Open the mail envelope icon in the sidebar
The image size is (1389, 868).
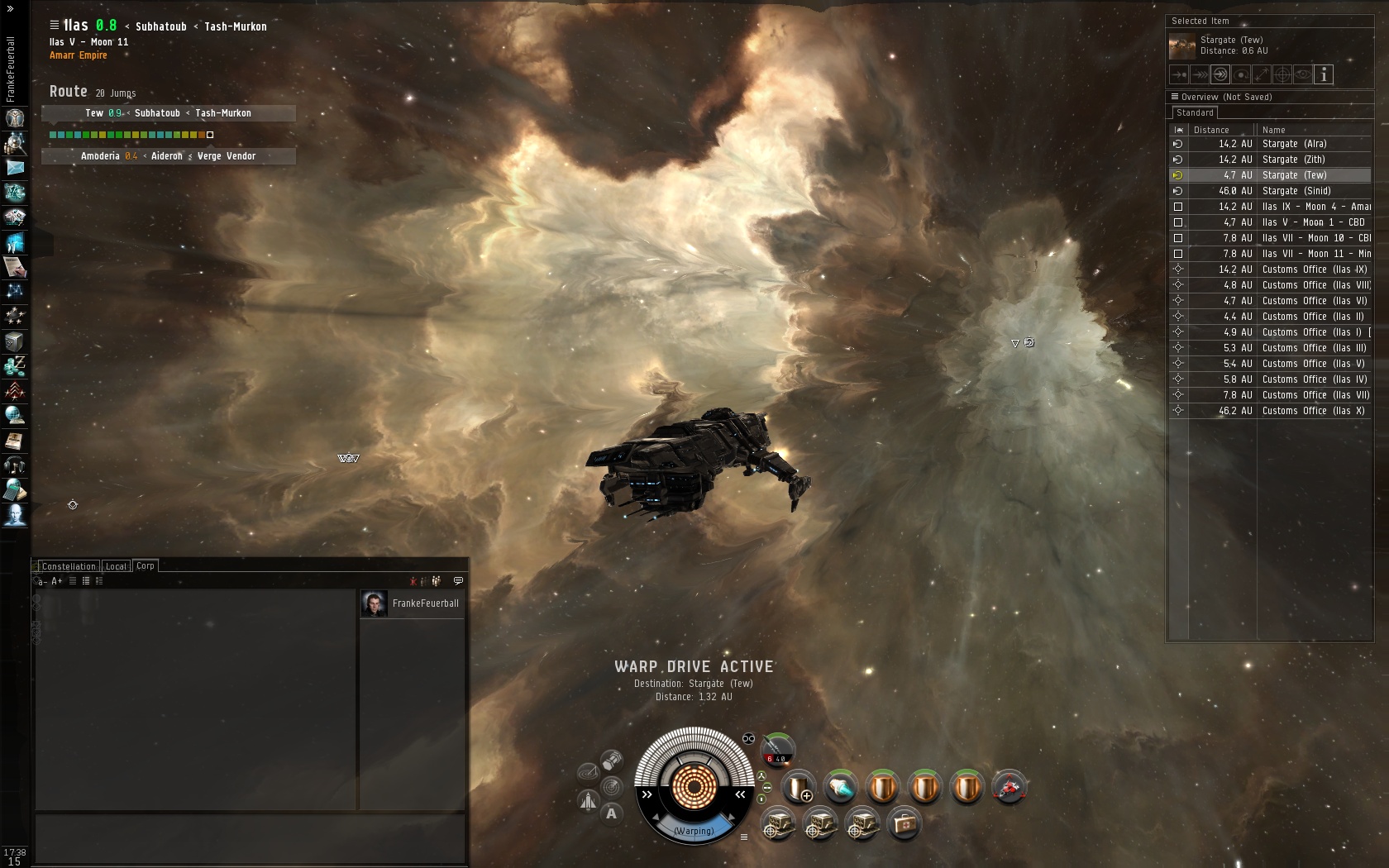15,168
